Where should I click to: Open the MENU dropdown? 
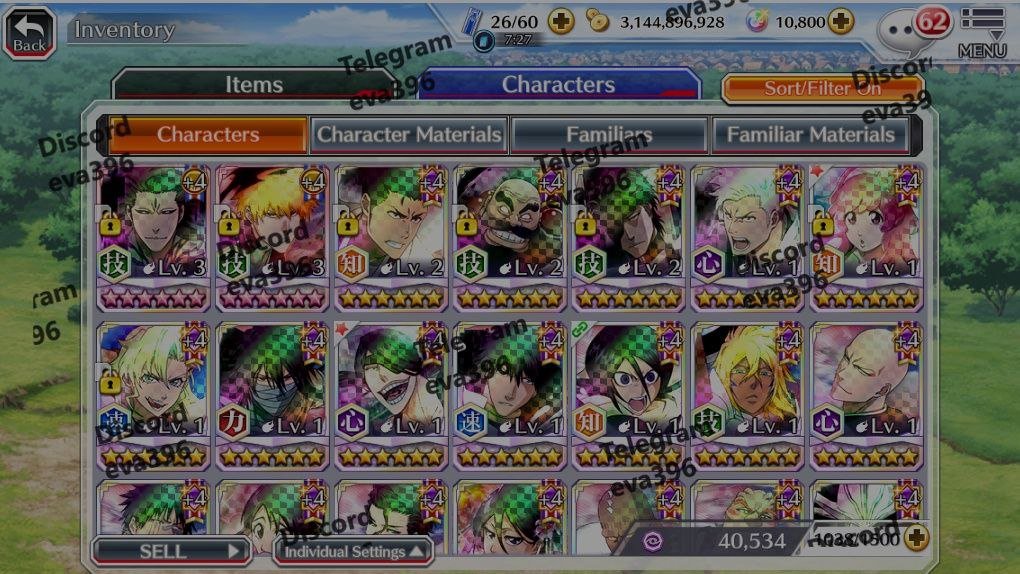point(982,31)
